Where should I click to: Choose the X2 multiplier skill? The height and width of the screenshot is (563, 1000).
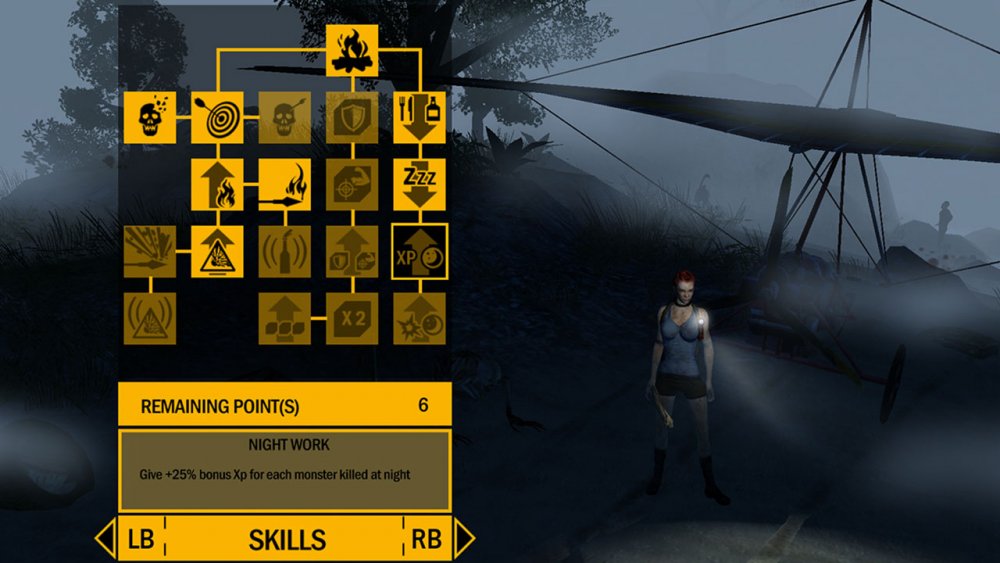(352, 318)
